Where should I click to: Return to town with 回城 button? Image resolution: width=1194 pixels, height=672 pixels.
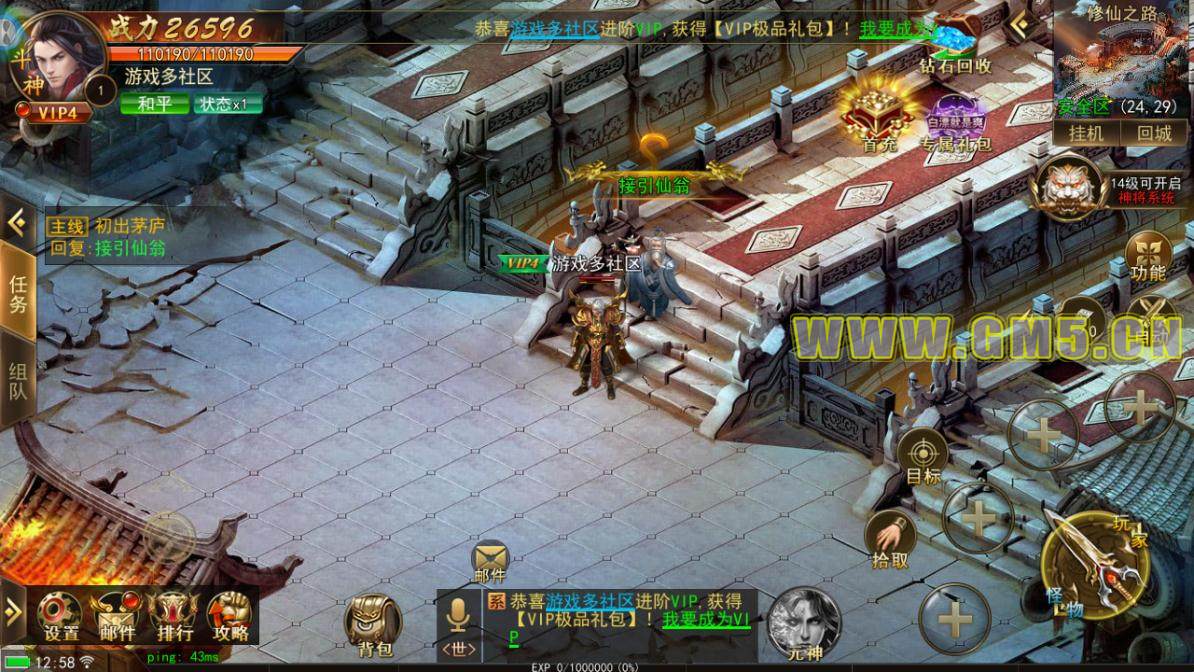1153,133
